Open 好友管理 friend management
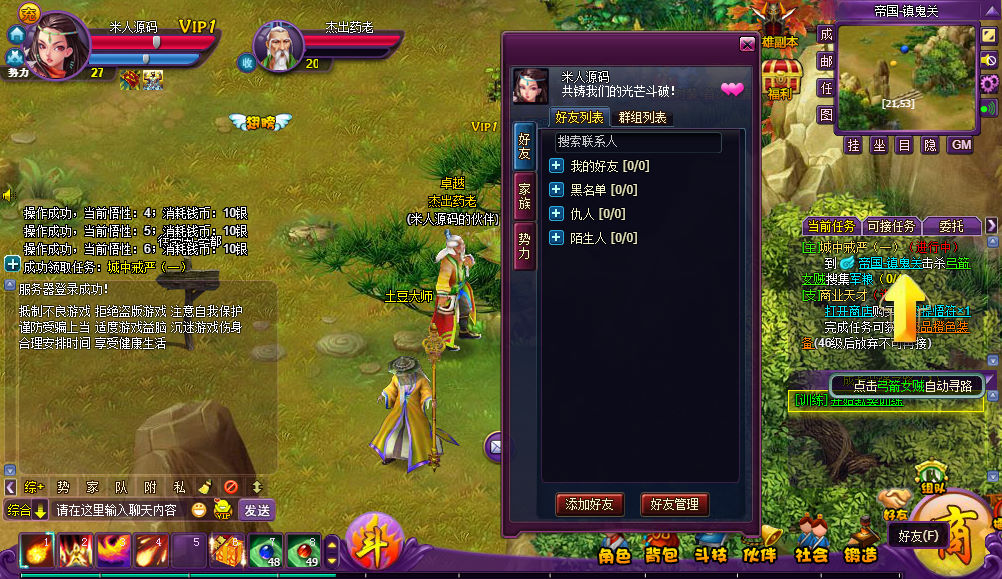1002x579 pixels. point(675,504)
